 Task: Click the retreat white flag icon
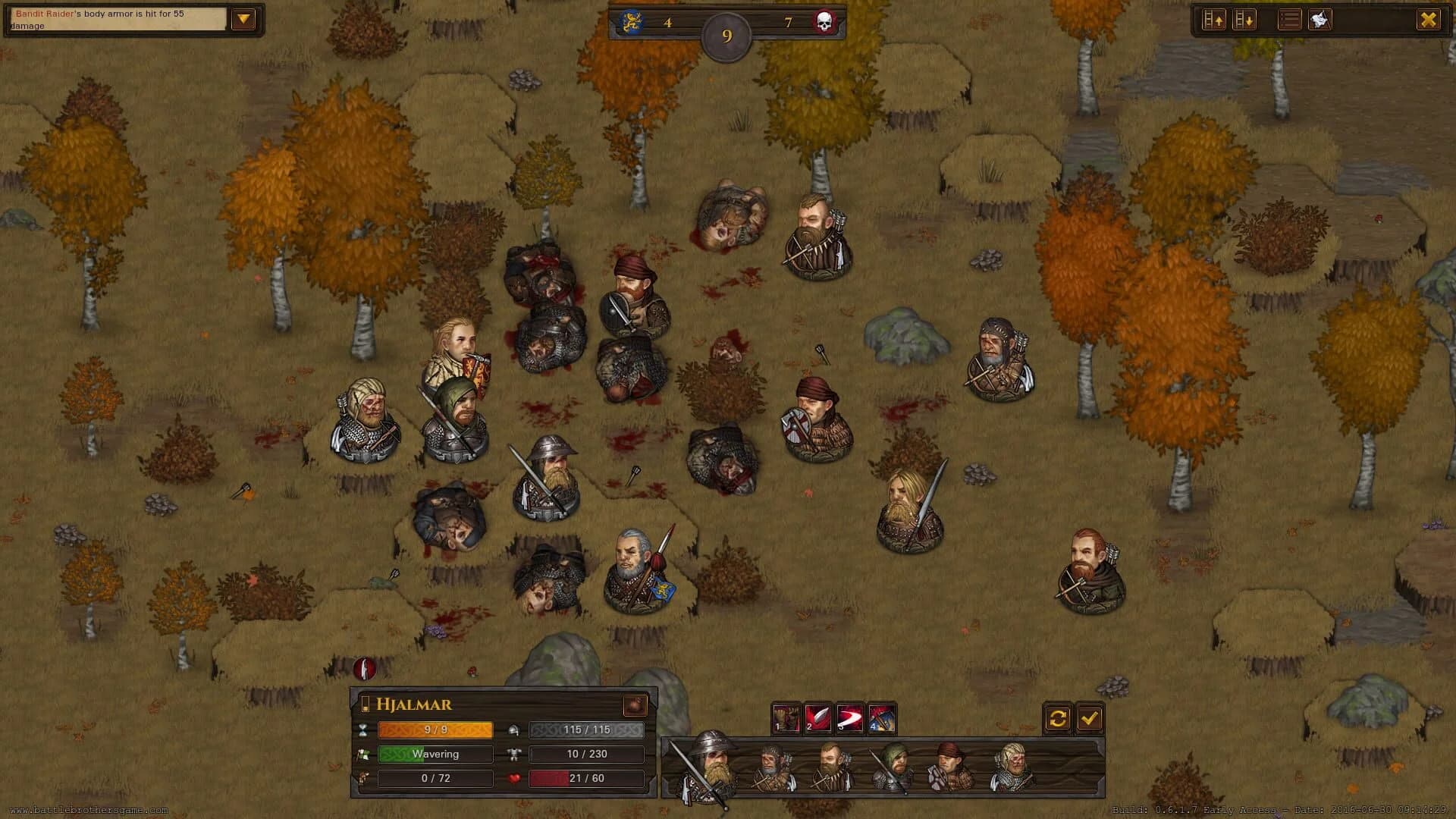tap(1319, 20)
